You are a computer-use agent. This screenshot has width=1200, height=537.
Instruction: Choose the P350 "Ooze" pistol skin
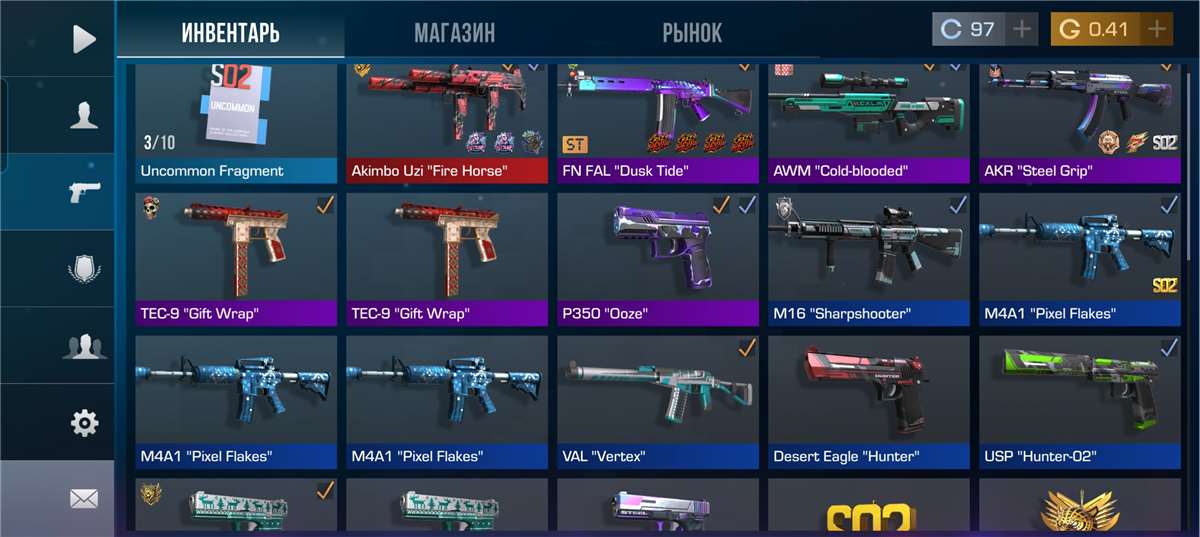657,258
